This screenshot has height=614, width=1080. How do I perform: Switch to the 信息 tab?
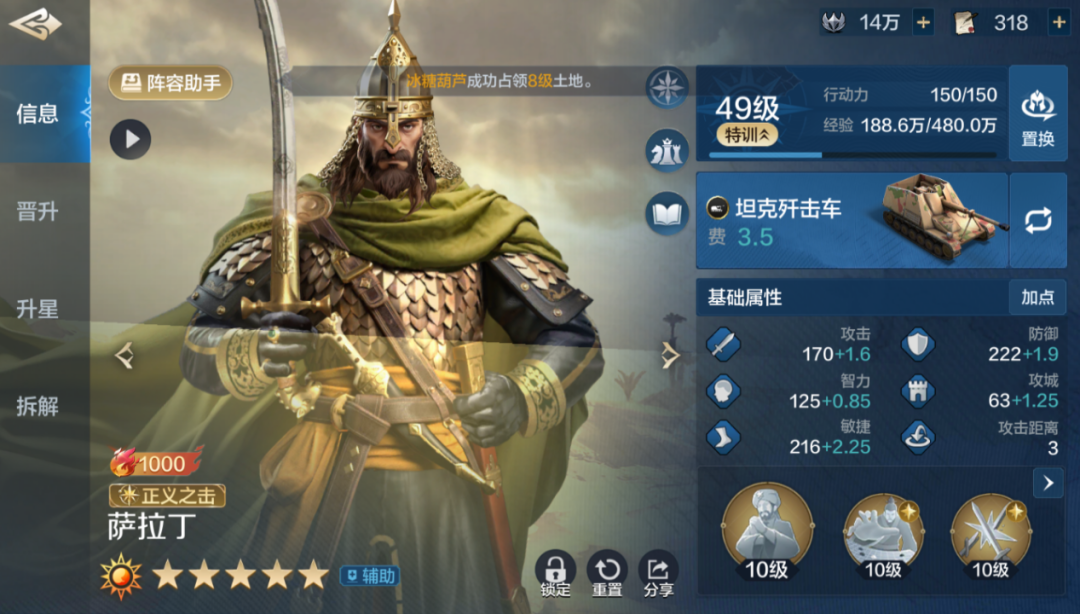pyautogui.click(x=38, y=114)
